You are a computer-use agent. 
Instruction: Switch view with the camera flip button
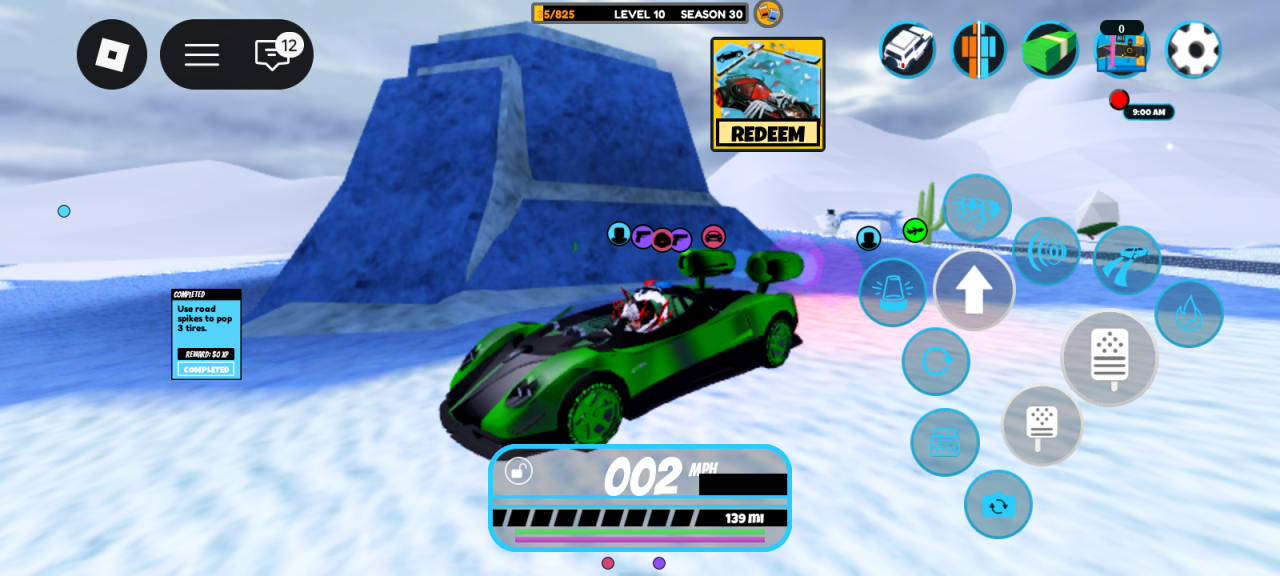998,505
